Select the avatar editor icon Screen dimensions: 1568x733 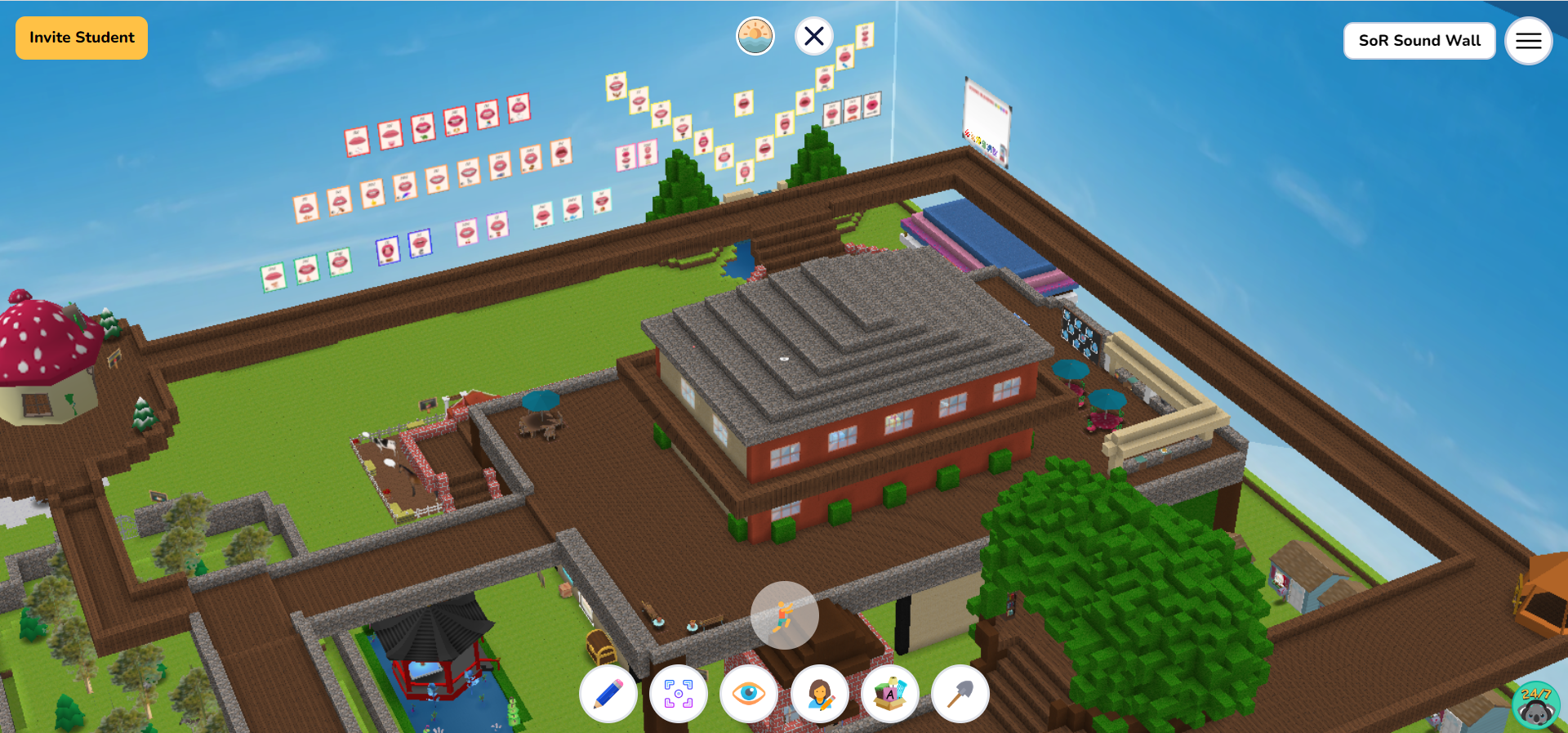[819, 694]
